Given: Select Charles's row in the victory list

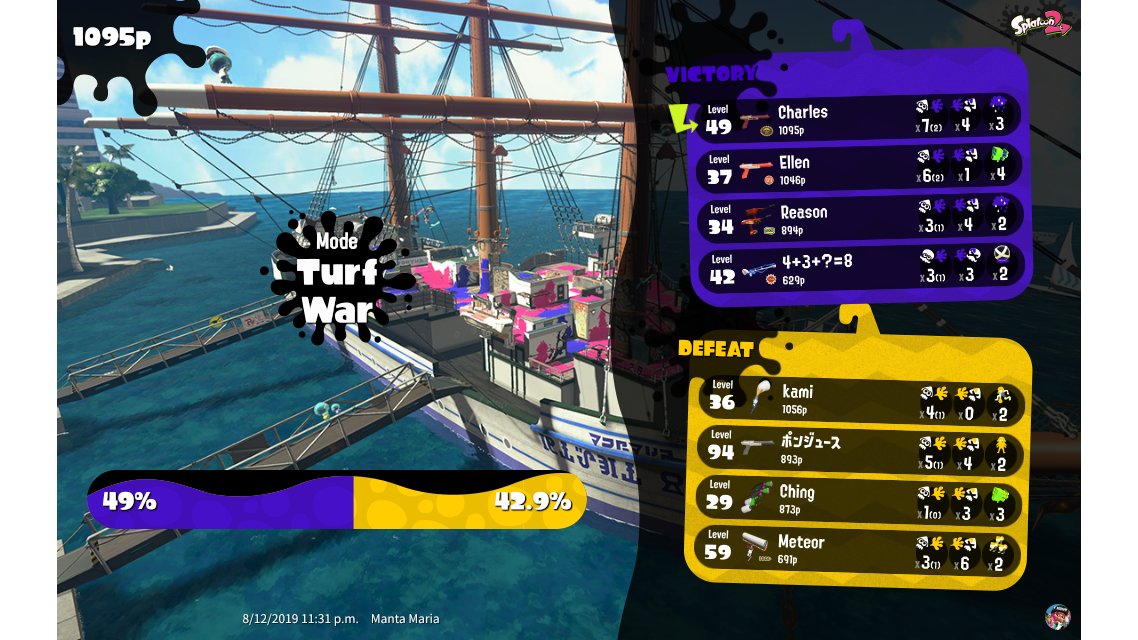Looking at the screenshot, I should pyautogui.click(x=858, y=118).
